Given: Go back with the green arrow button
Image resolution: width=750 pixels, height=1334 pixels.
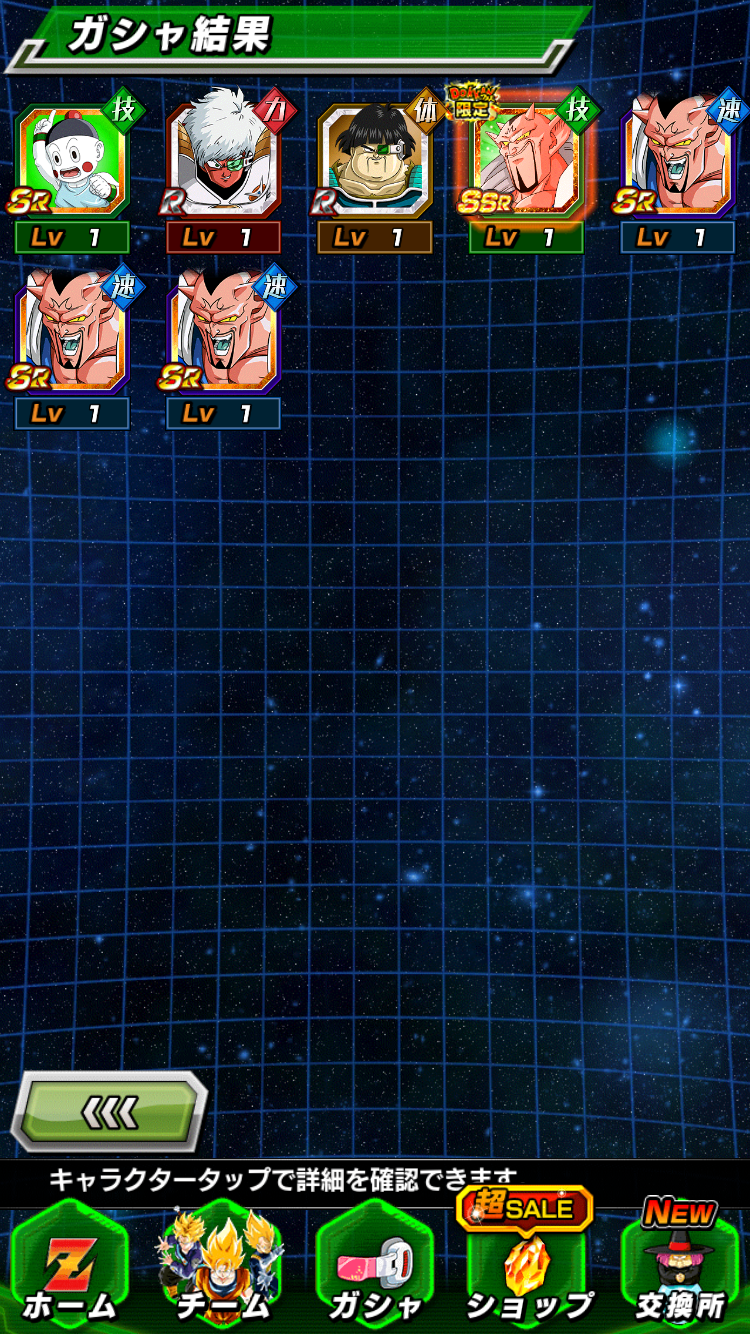Looking at the screenshot, I should pyautogui.click(x=110, y=1111).
